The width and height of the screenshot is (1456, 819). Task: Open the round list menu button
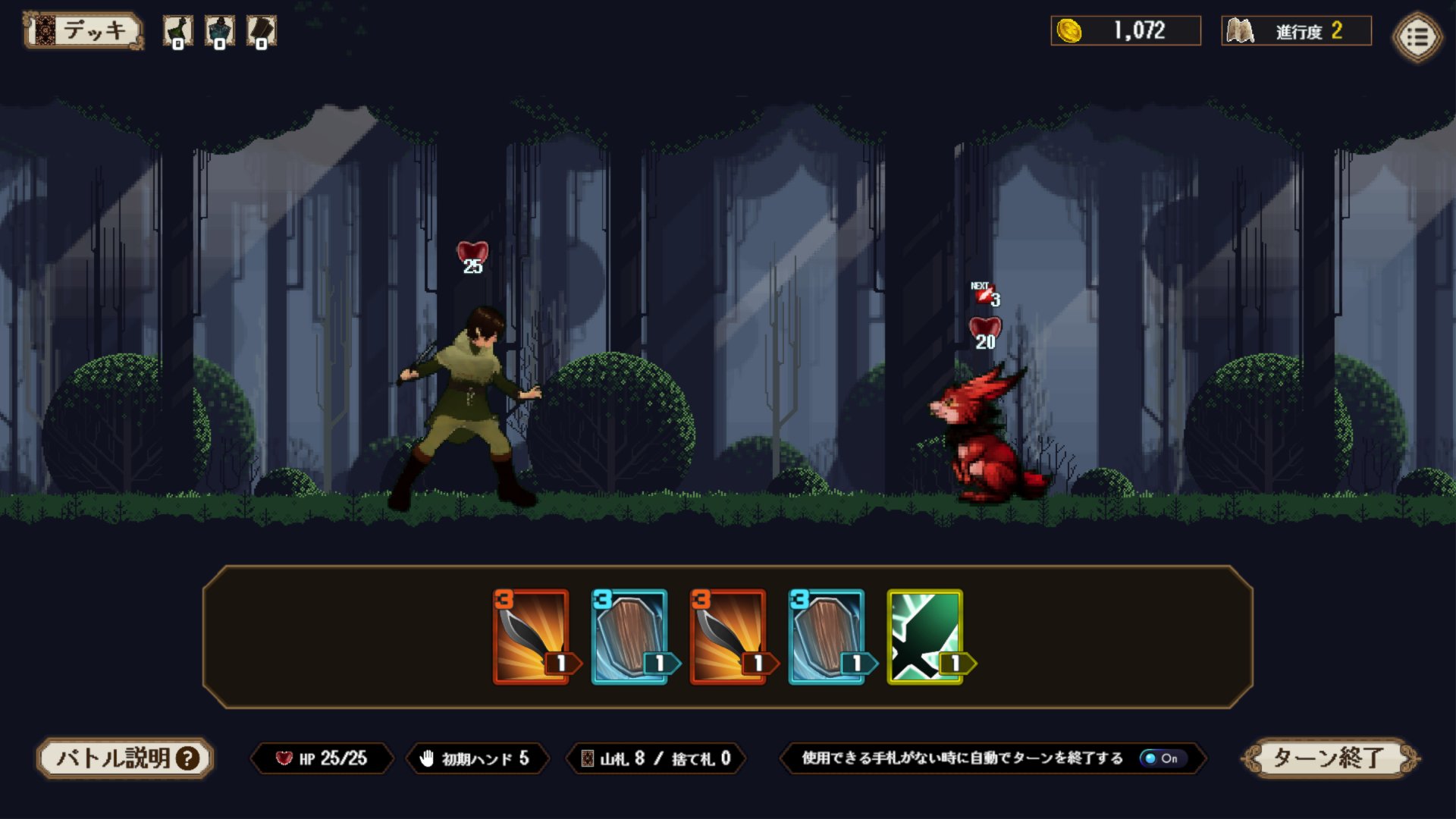(x=1417, y=36)
